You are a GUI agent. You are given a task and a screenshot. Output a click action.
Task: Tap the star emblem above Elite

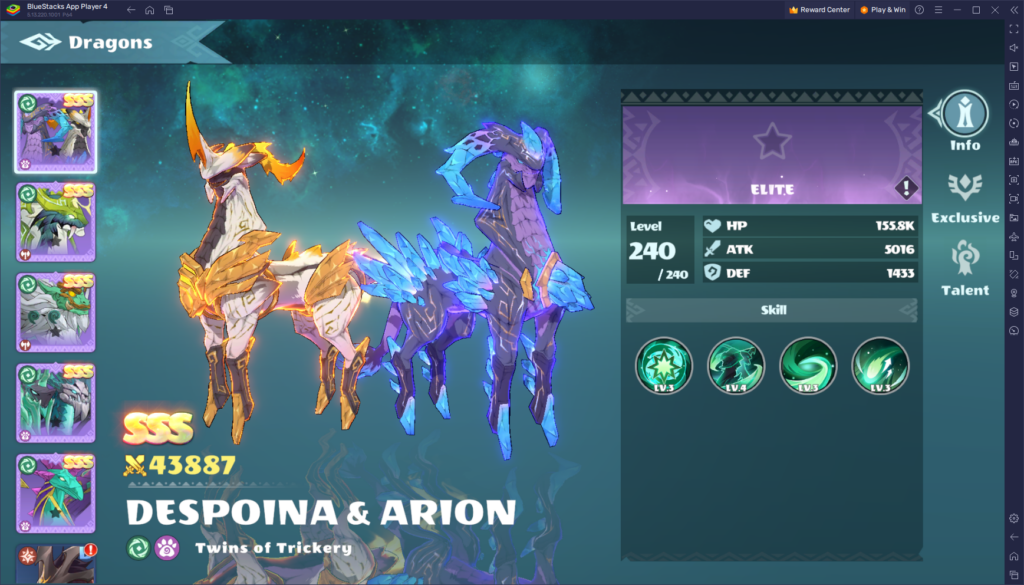click(771, 142)
